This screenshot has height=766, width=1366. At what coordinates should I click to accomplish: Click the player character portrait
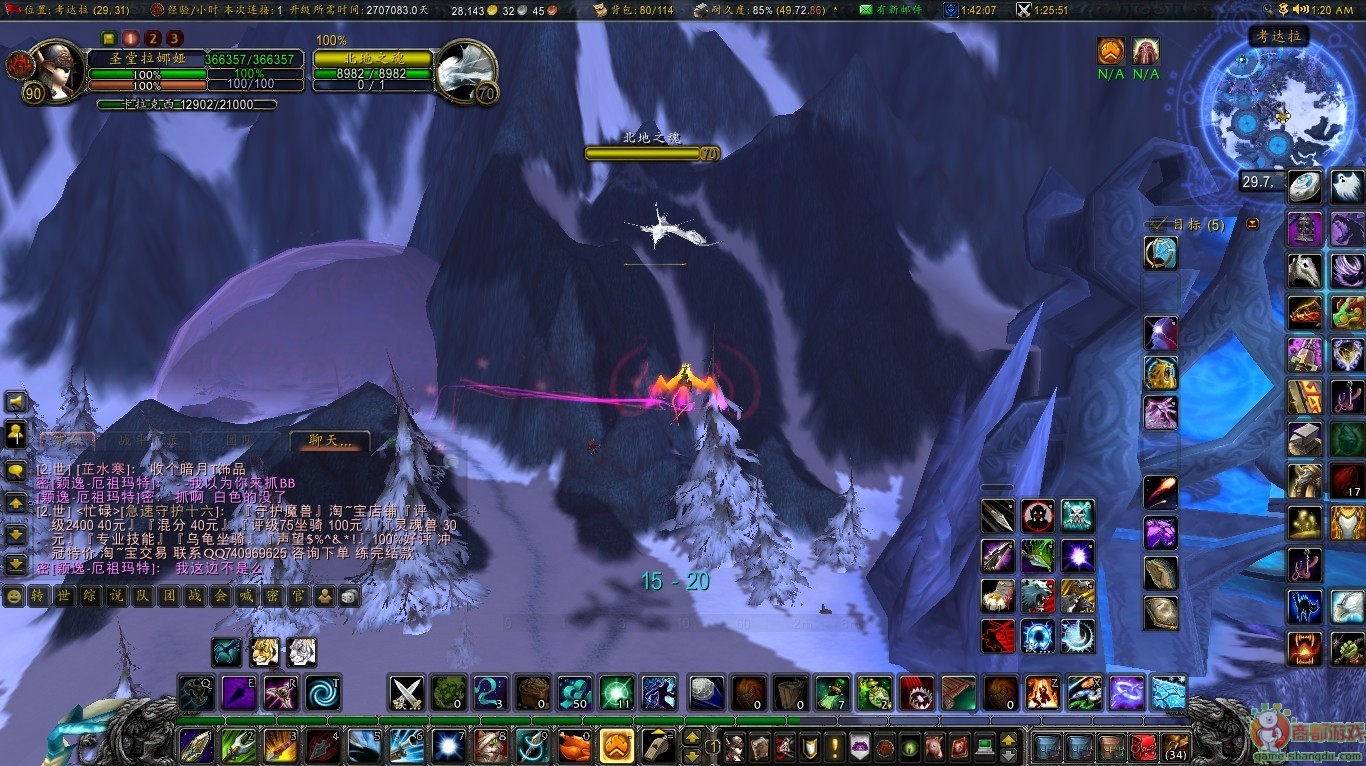[x=58, y=71]
